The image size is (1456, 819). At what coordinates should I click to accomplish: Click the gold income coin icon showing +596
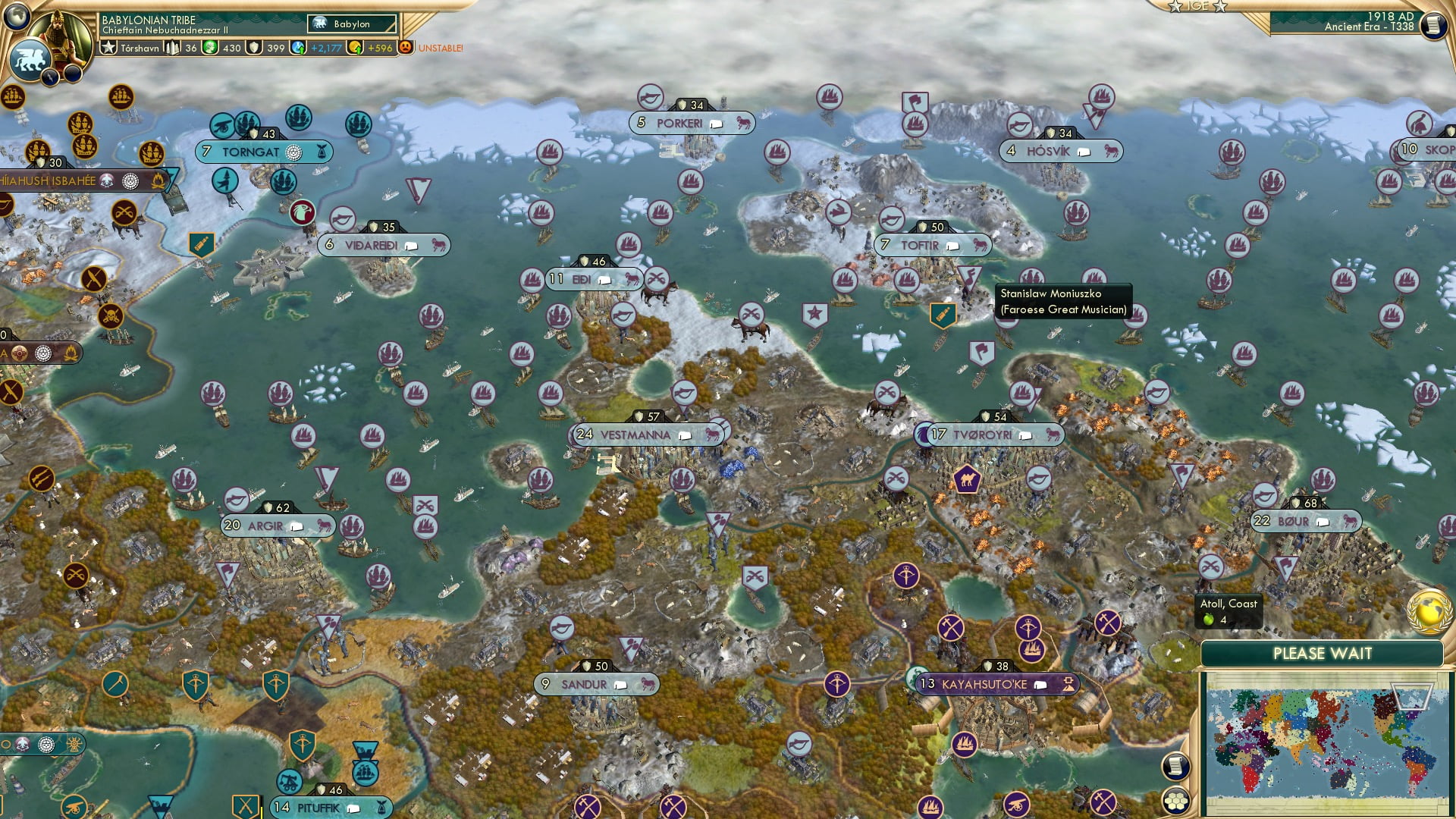pyautogui.click(x=355, y=48)
